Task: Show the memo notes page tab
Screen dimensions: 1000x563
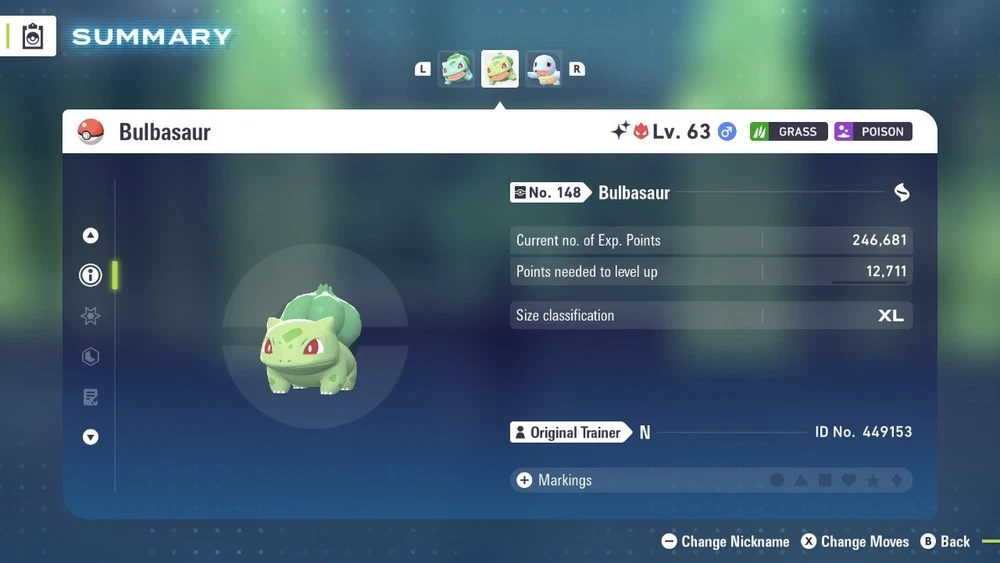Action: tap(91, 398)
